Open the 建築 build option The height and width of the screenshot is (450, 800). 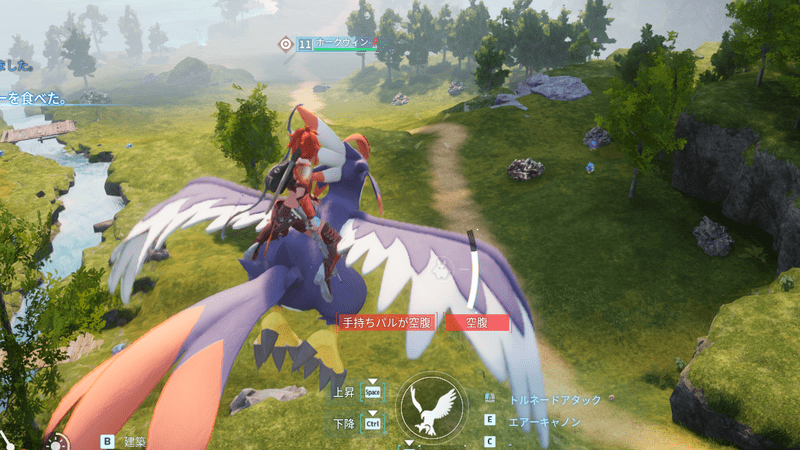[x=134, y=440]
